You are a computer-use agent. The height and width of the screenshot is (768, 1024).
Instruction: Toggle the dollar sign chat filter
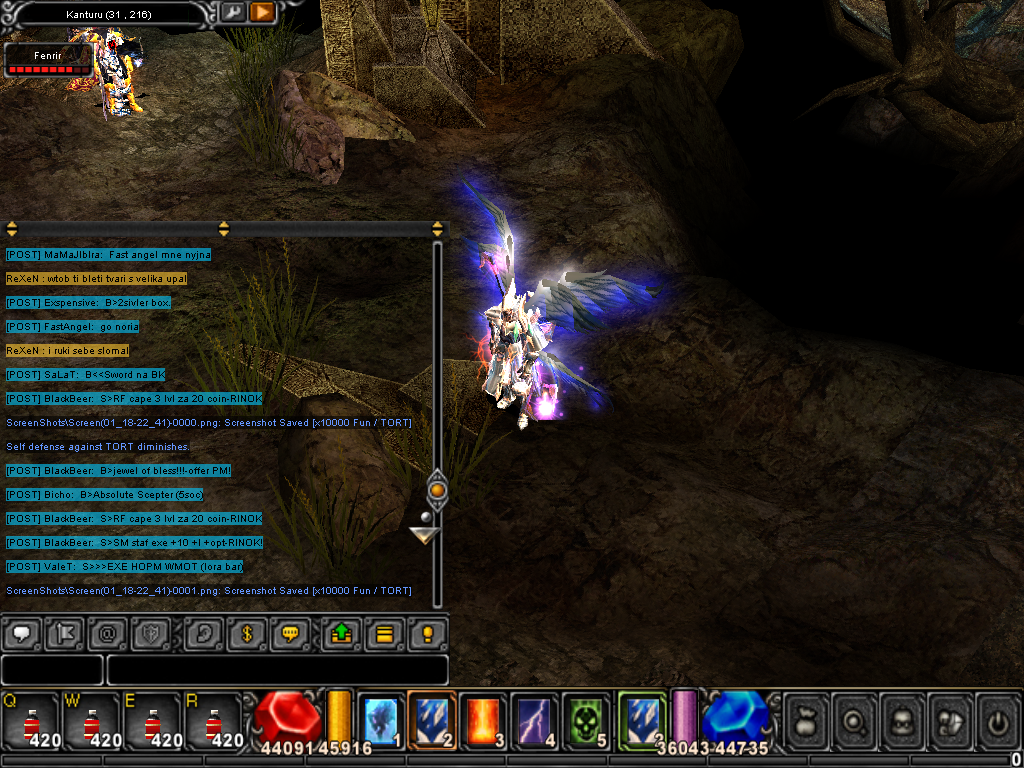click(248, 633)
